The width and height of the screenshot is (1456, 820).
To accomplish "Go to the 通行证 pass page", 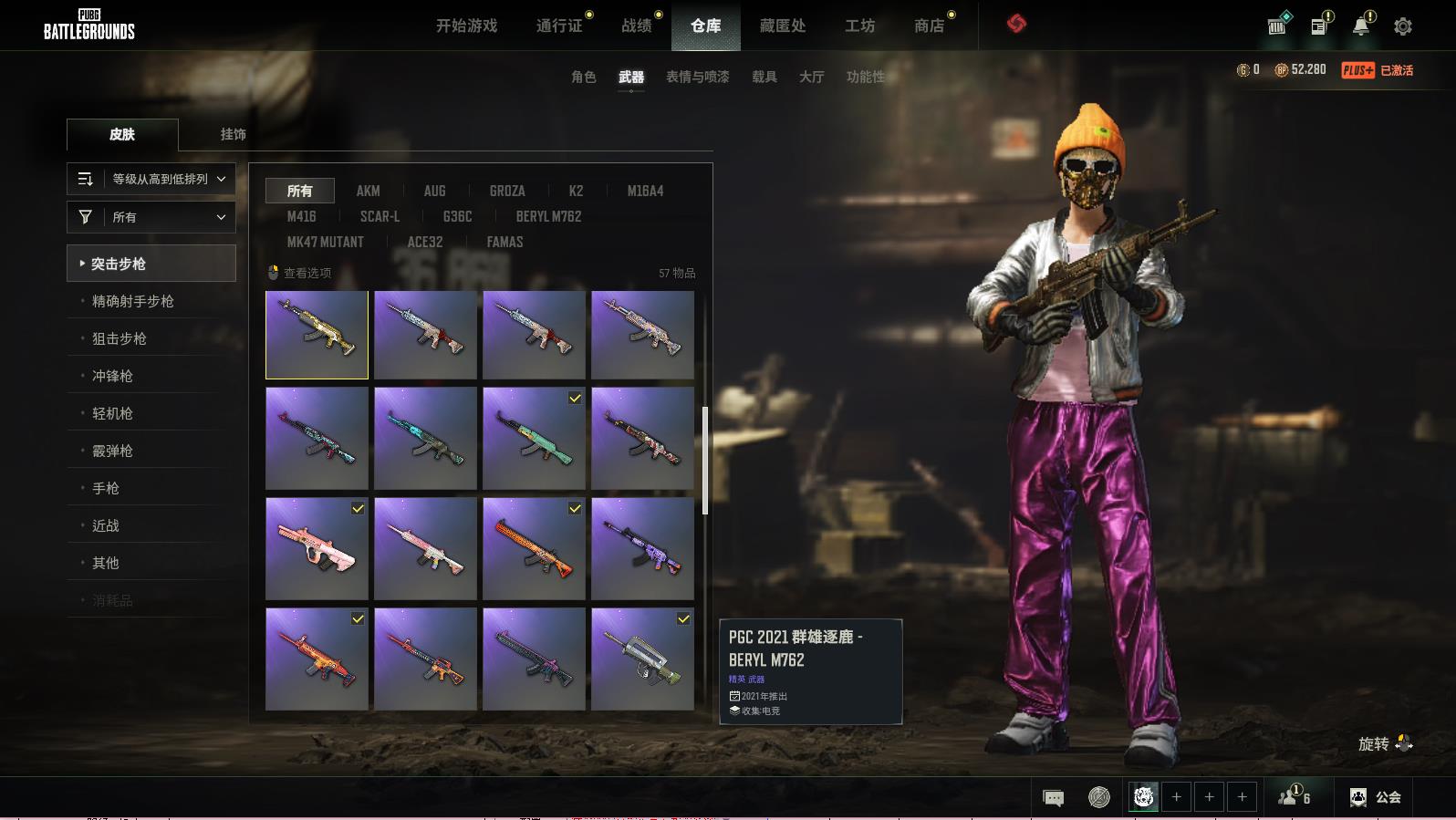I will (559, 26).
